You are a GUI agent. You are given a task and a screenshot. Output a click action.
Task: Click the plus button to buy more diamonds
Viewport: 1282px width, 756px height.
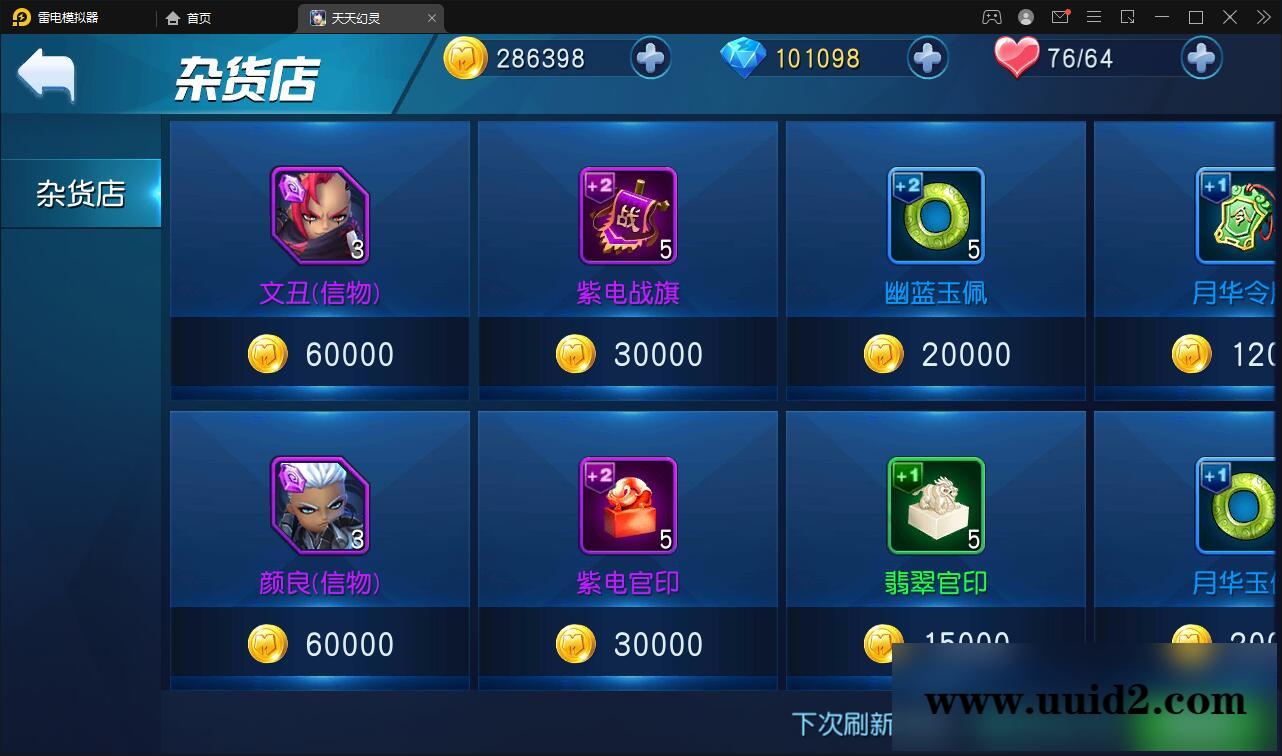[926, 58]
